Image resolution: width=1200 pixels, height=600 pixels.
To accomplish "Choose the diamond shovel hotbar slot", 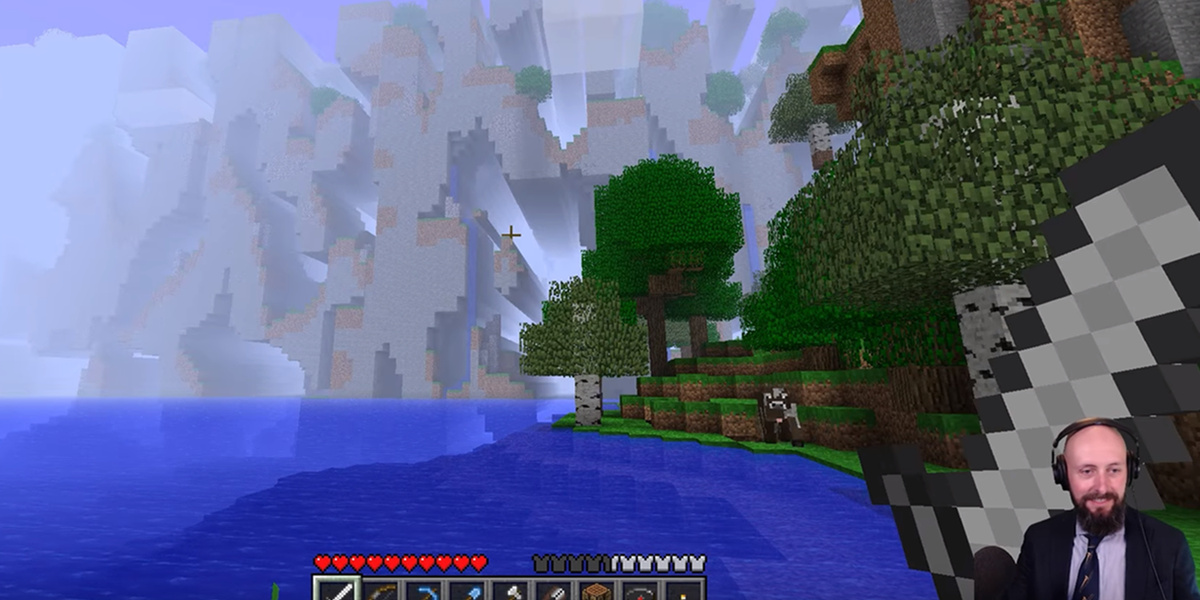I will pyautogui.click(x=468, y=591).
